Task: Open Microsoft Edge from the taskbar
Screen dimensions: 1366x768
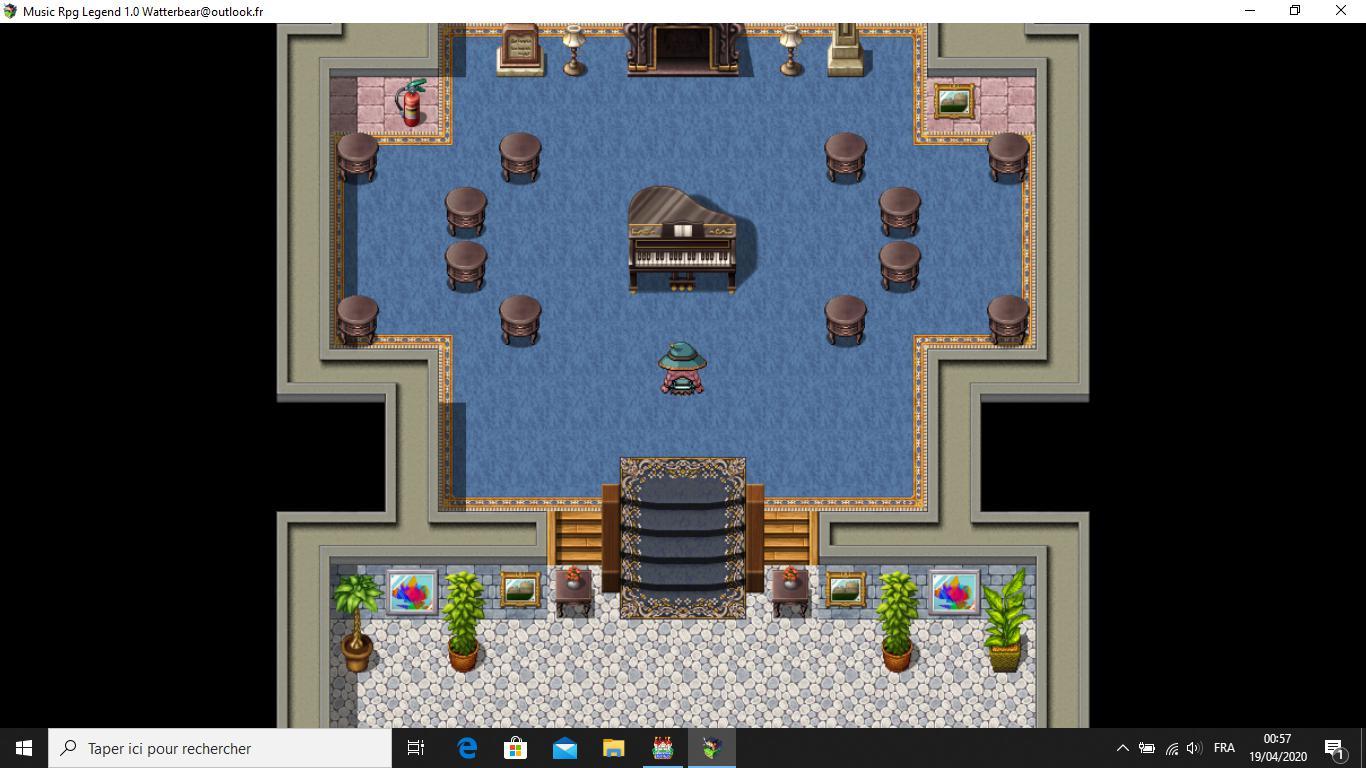Action: click(466, 748)
